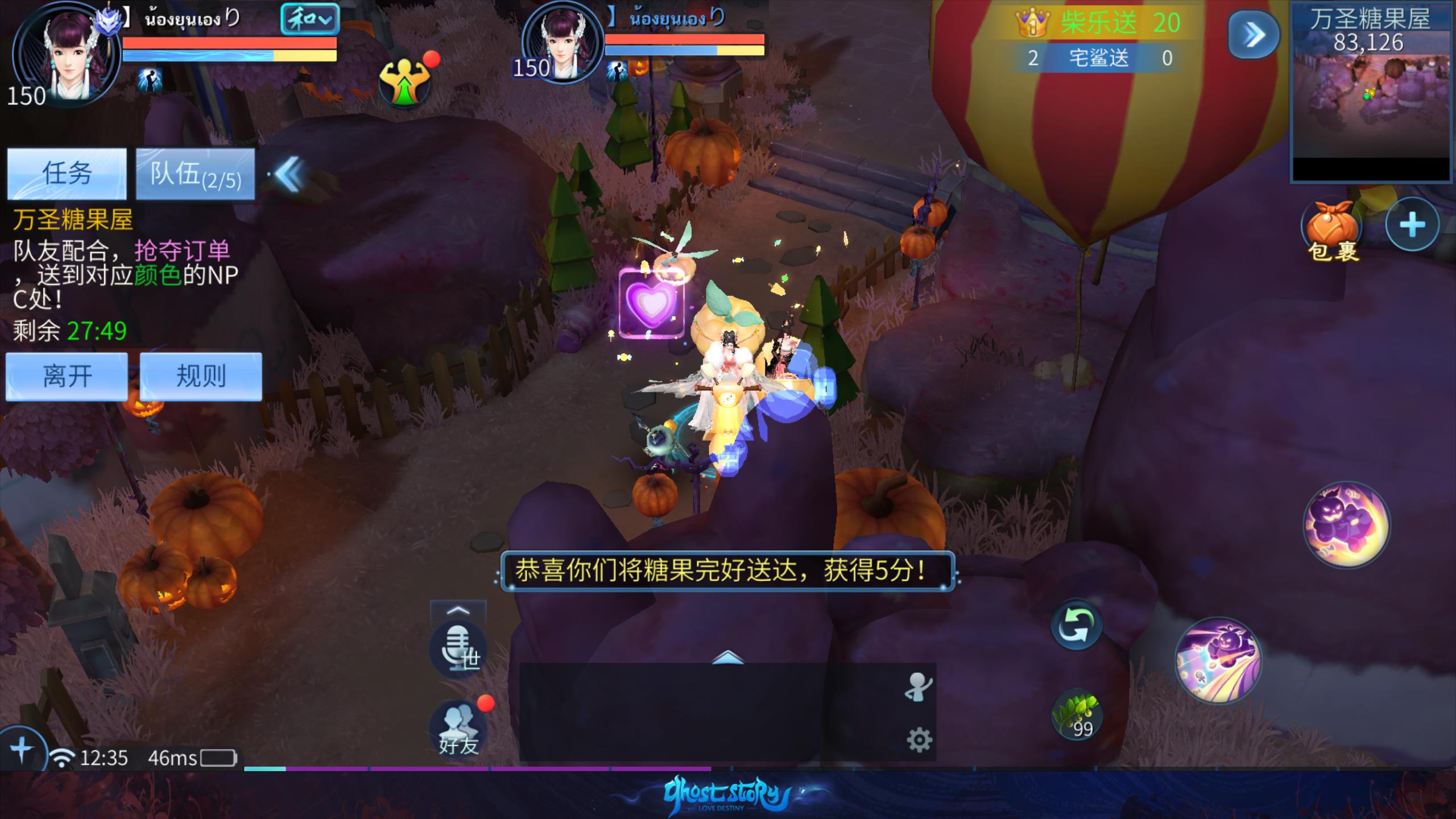Use the herb item with 99 count

coord(1077,717)
